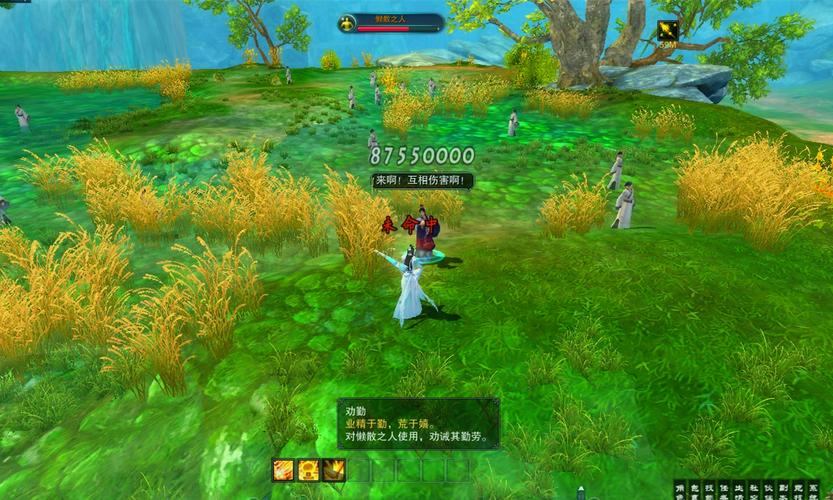The height and width of the screenshot is (500, 833).
Task: Use the golden figure skill in hotbar
Action: (309, 469)
